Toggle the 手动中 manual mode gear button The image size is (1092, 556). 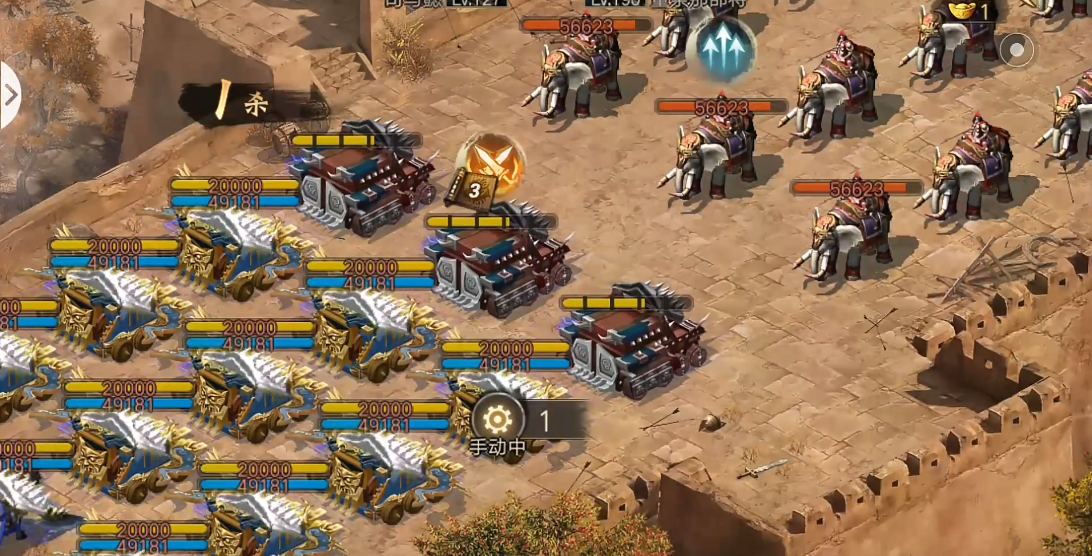pos(497,421)
